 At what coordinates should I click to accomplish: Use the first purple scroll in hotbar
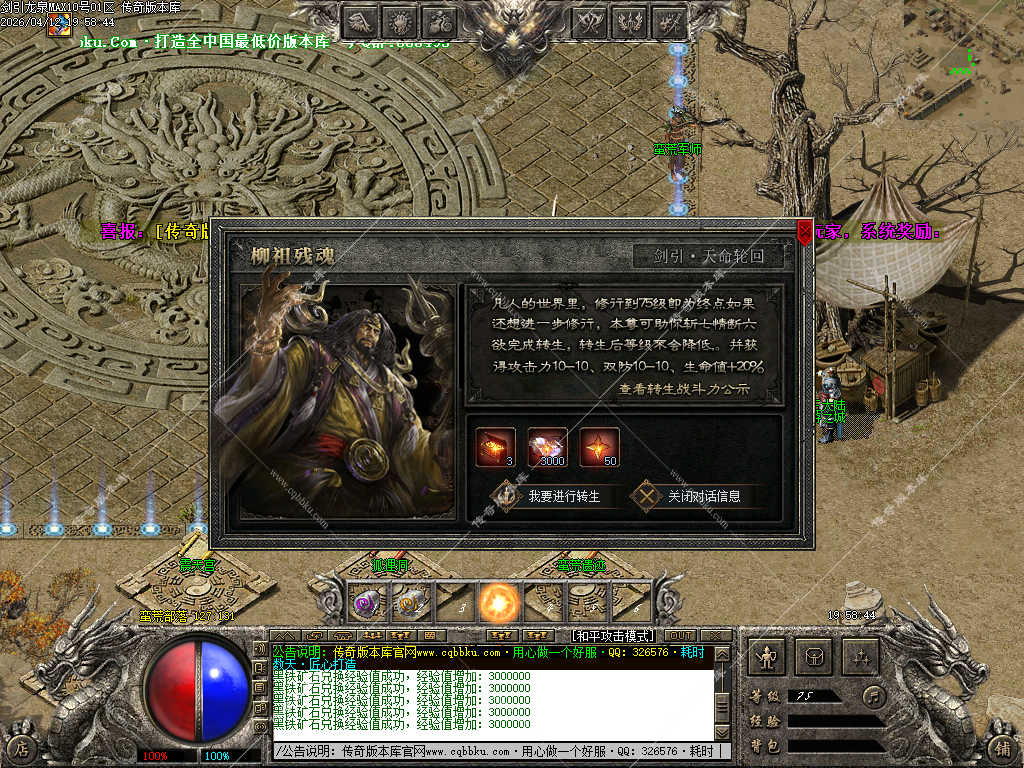click(x=366, y=603)
